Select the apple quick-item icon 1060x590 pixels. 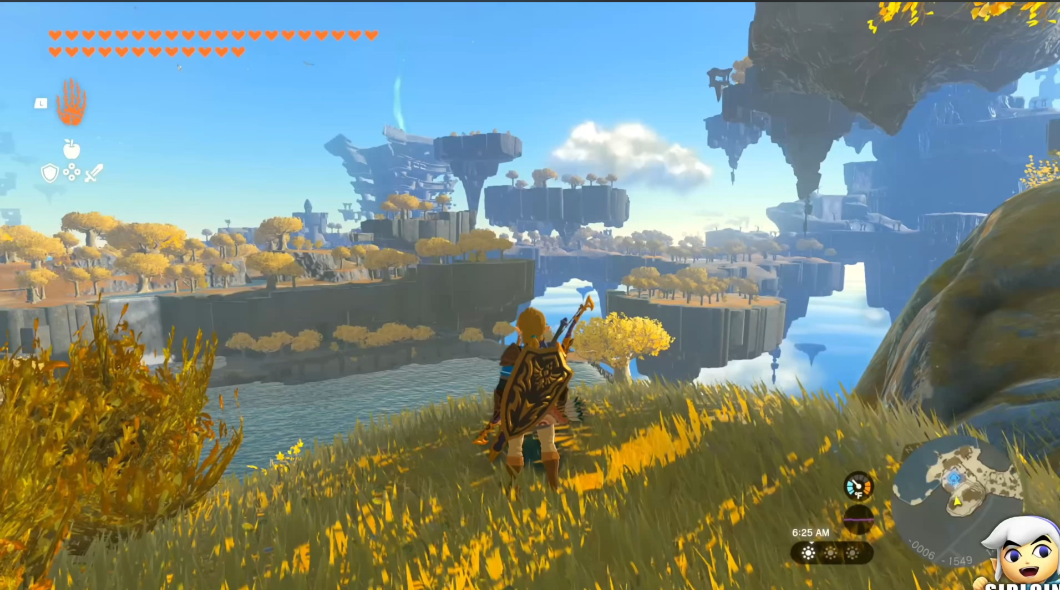click(71, 150)
